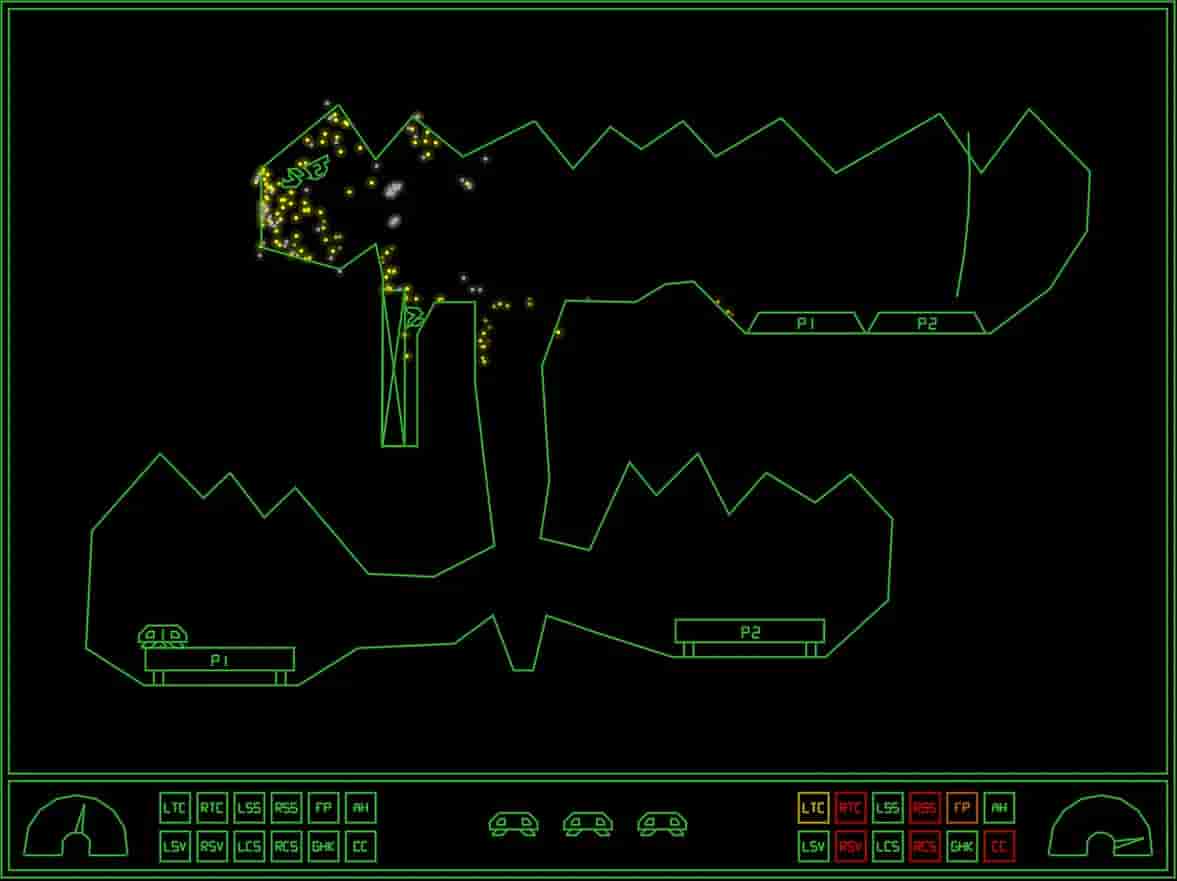
Task: Click the yellow LTC status box
Action: click(x=813, y=808)
